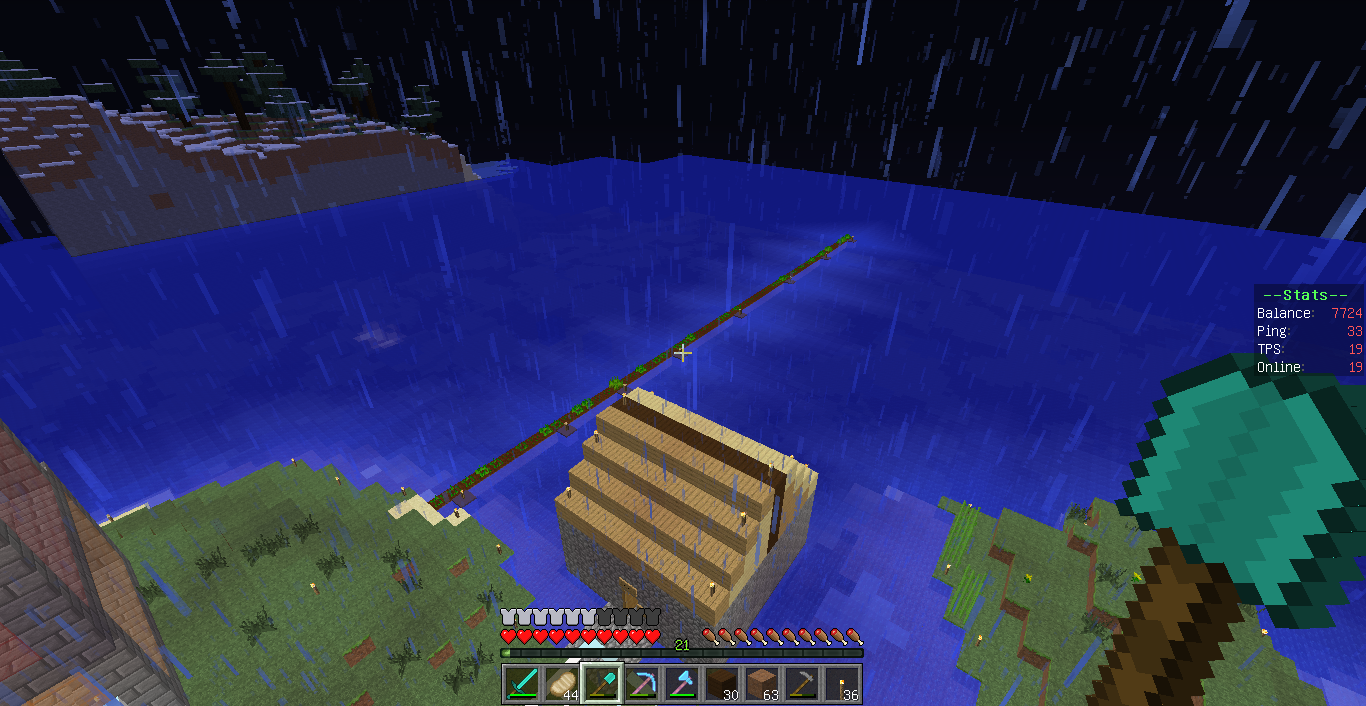Select the torch stack of 36

[x=842, y=683]
